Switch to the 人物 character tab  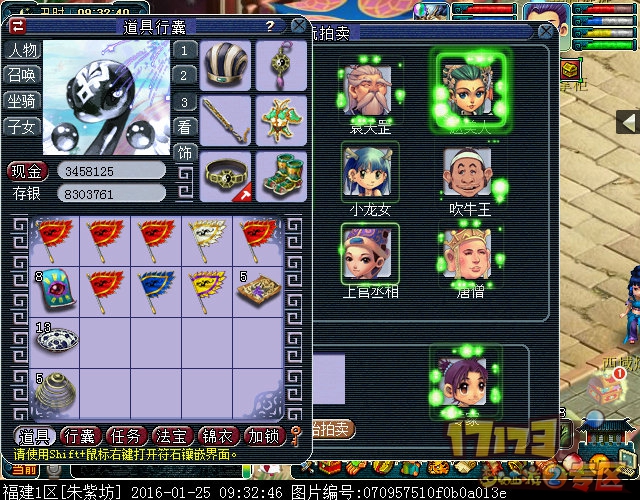coord(22,50)
